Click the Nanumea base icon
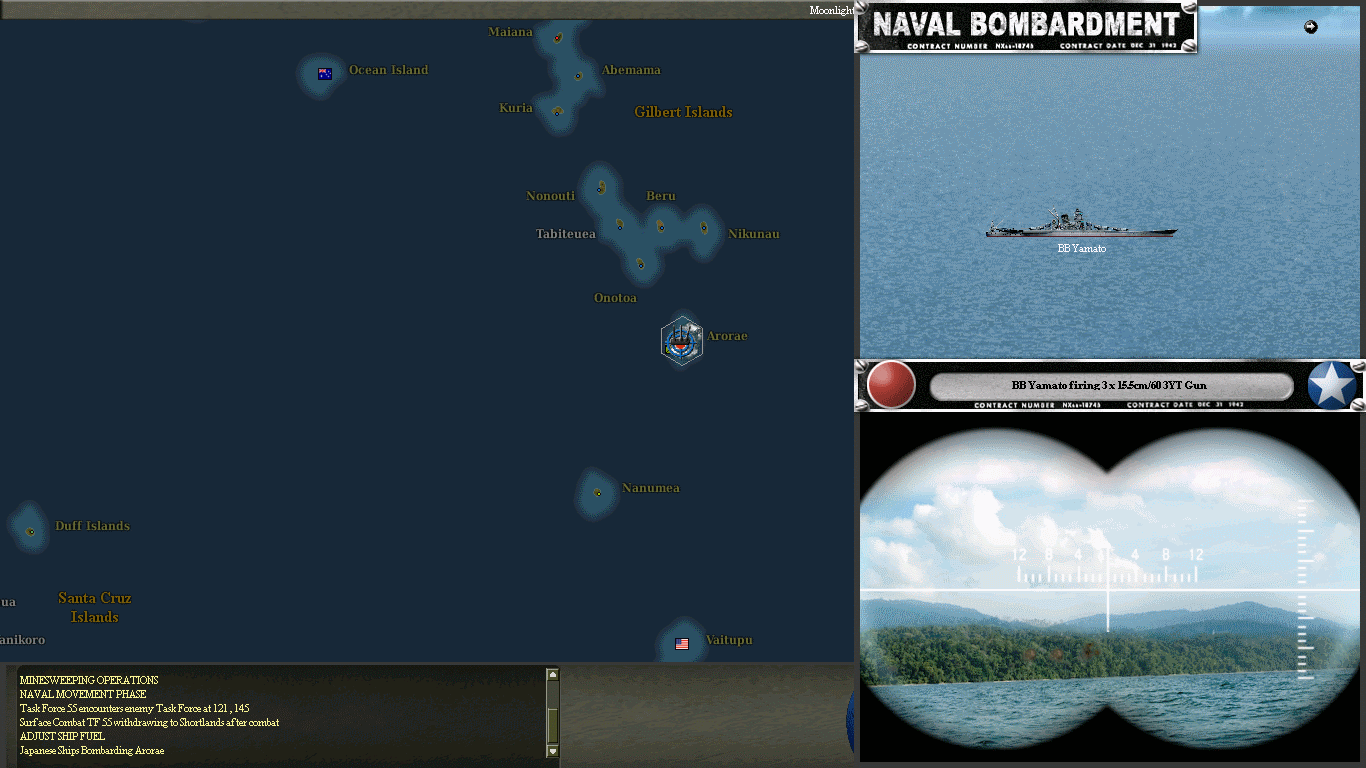The width and height of the screenshot is (1366, 768). pos(597,492)
